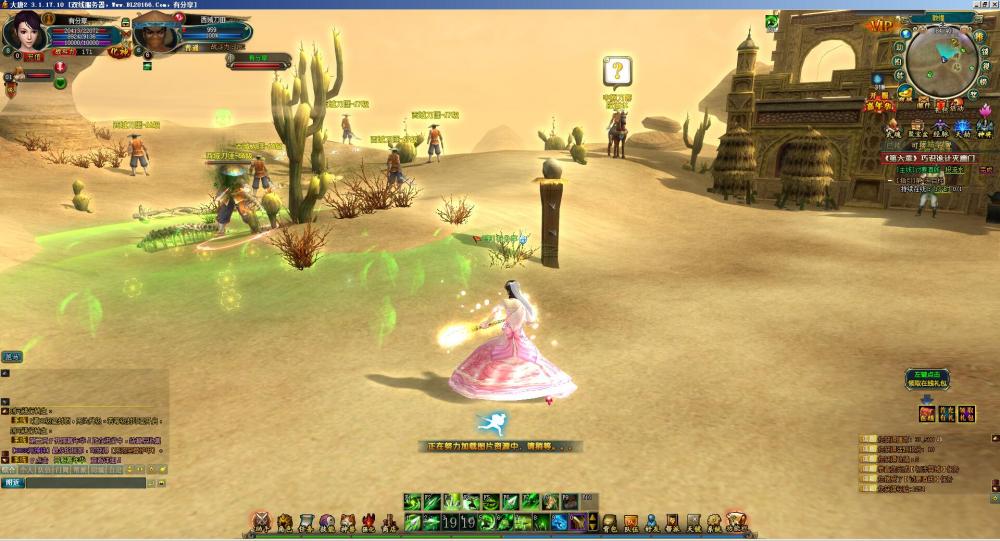This screenshot has width=1000, height=541.
Task: Close the game window
Action: coord(989,4)
